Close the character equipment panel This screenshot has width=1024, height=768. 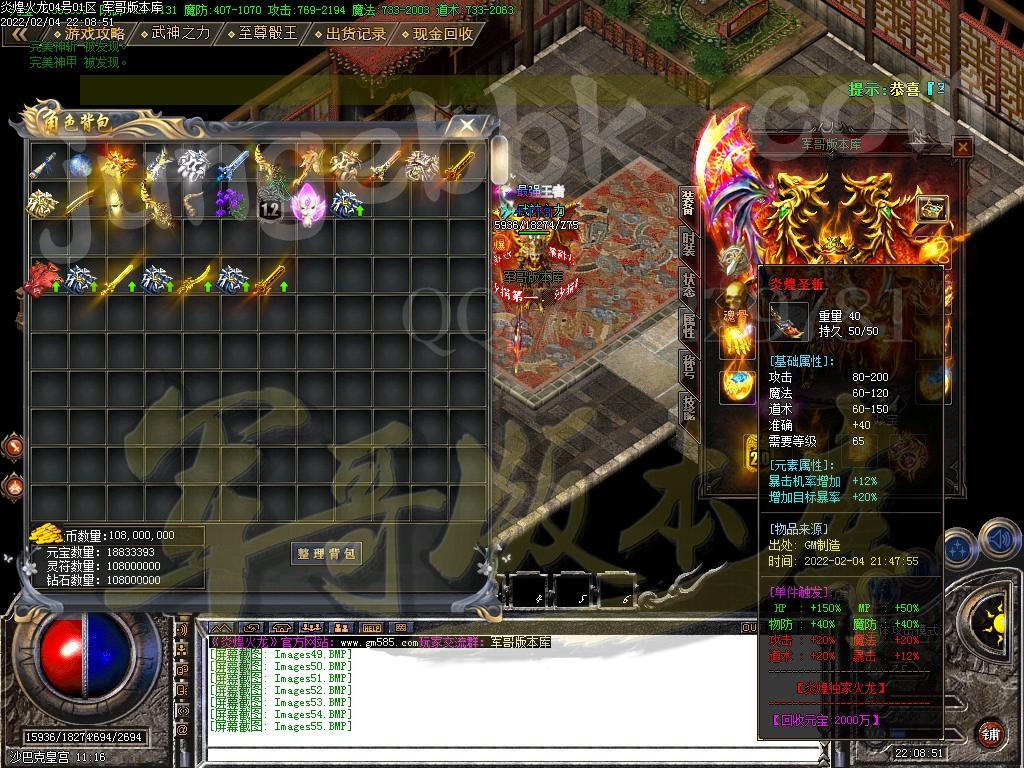pyautogui.click(x=962, y=148)
